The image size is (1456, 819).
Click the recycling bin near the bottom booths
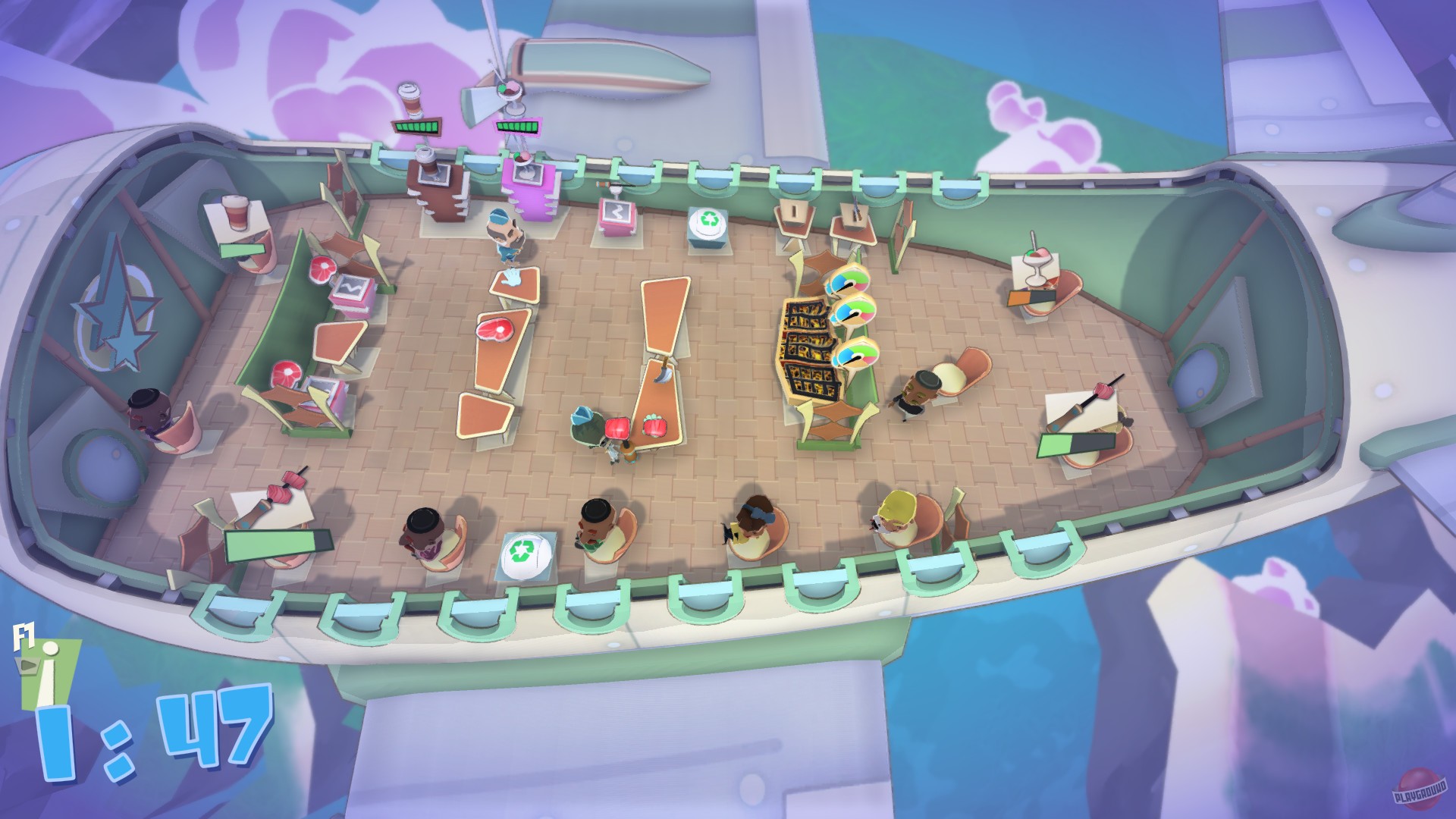click(x=523, y=550)
